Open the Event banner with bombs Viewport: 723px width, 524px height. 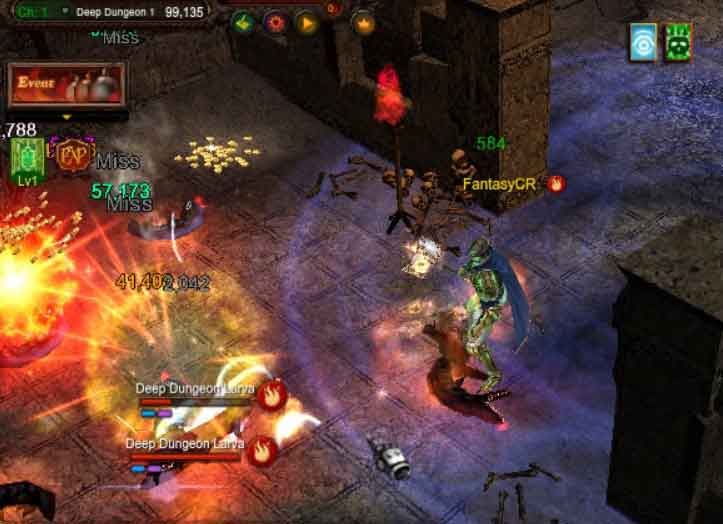pos(67,85)
